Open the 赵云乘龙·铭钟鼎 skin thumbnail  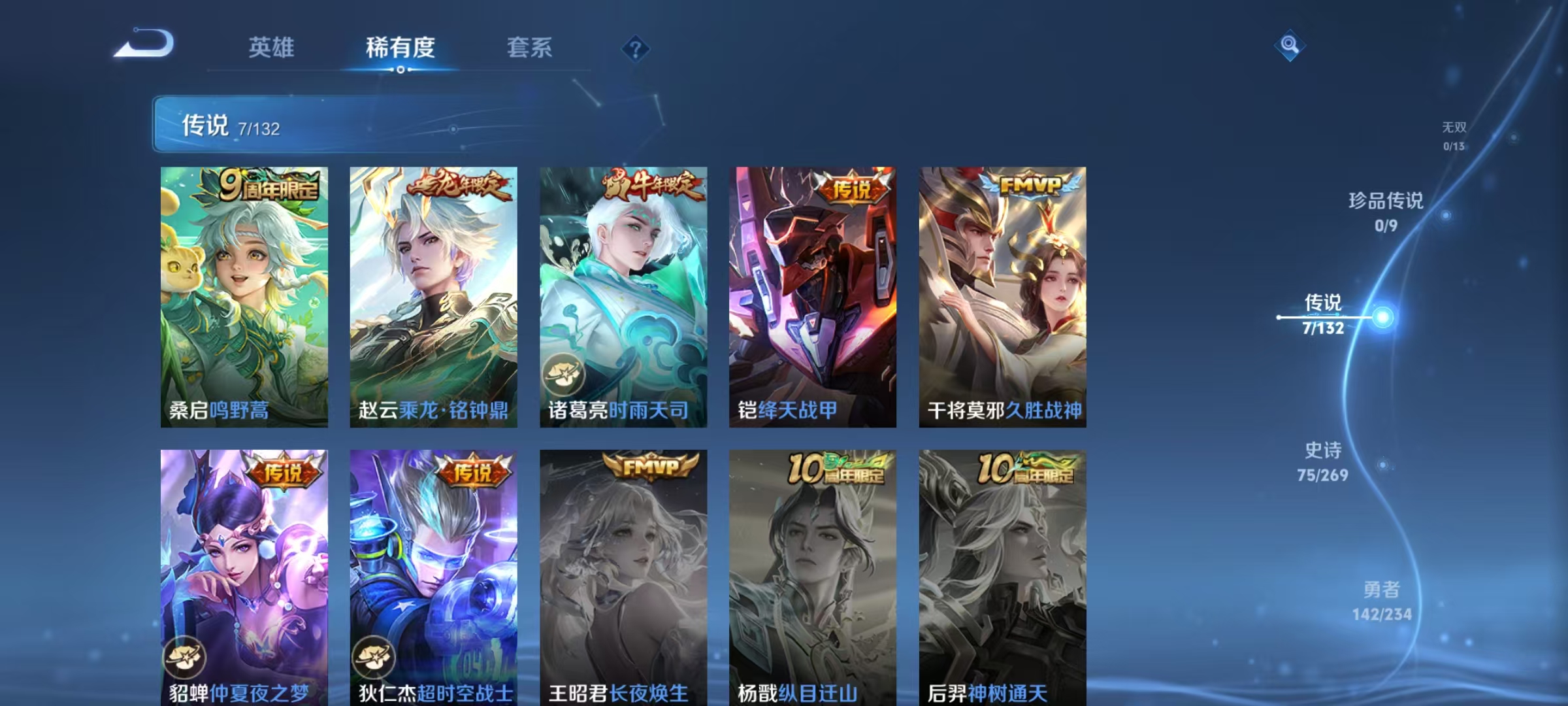click(x=434, y=294)
